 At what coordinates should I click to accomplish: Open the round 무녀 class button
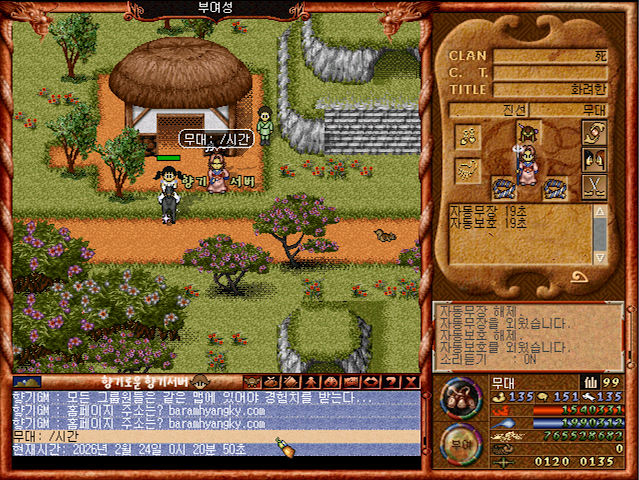pyautogui.click(x=461, y=441)
